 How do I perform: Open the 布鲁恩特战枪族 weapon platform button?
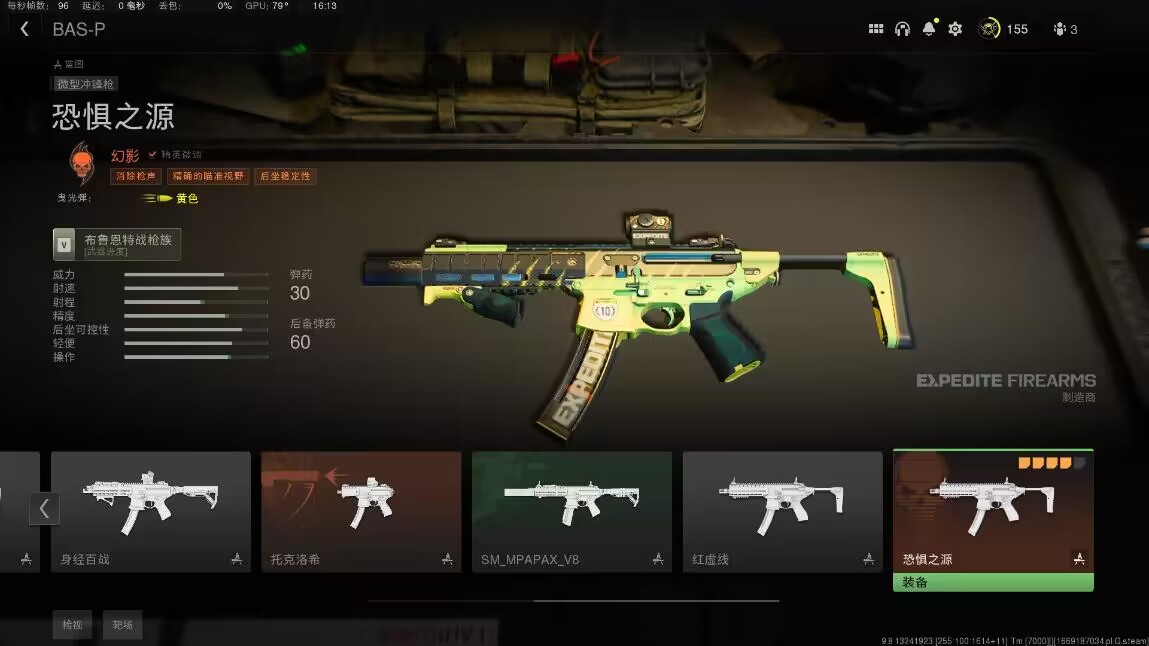117,244
